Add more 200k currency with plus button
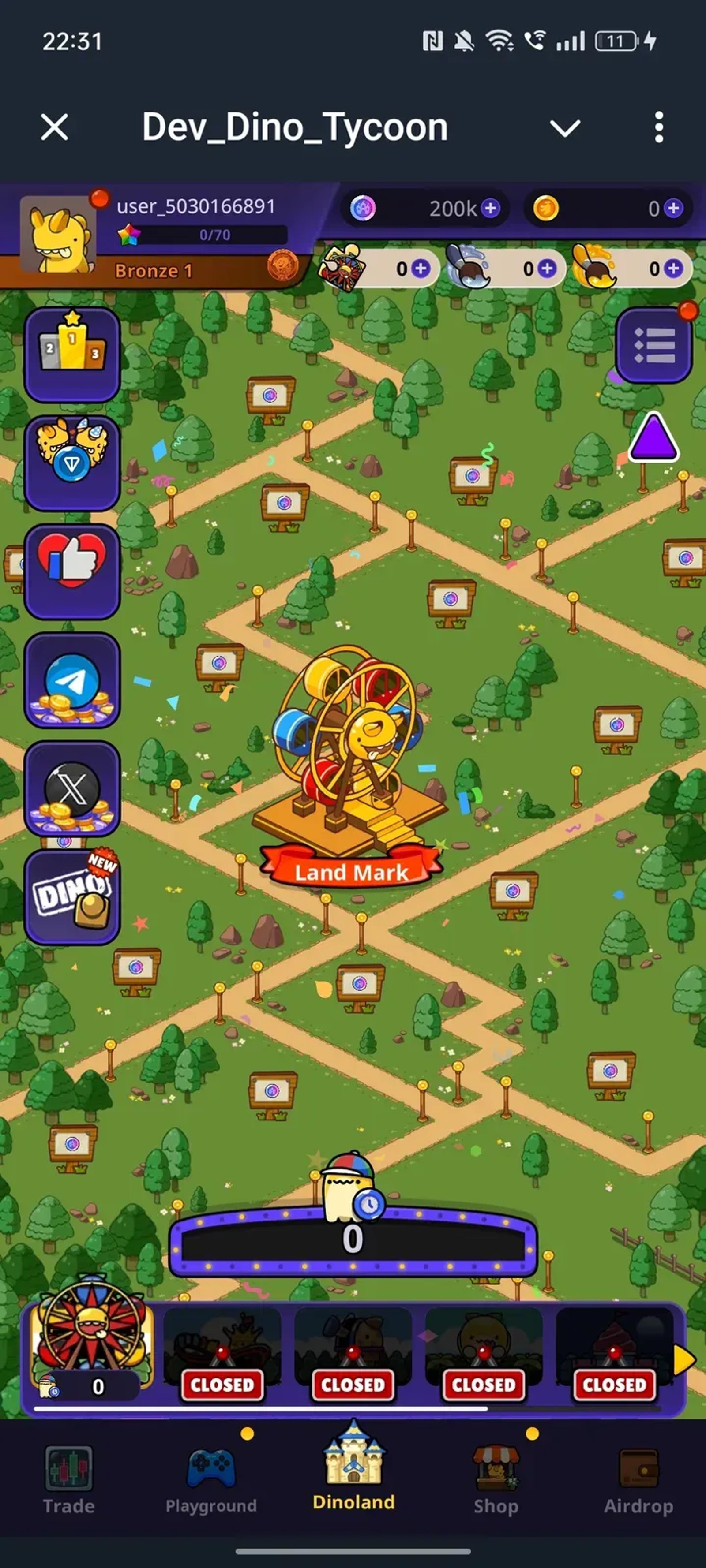Screen dimensions: 706x1568 (489, 209)
